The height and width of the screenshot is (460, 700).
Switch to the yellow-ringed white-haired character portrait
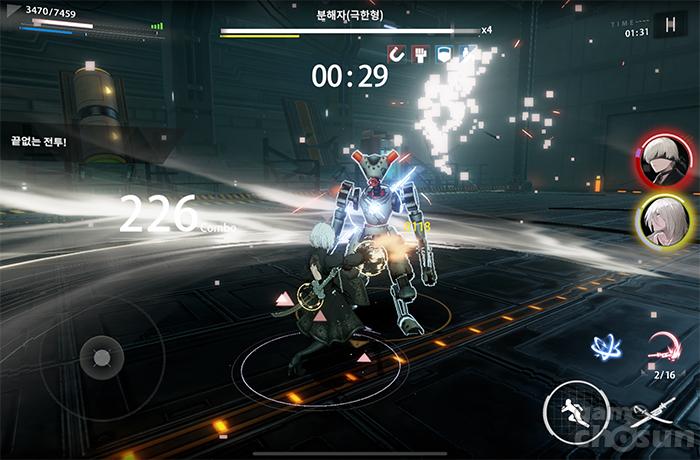point(659,219)
